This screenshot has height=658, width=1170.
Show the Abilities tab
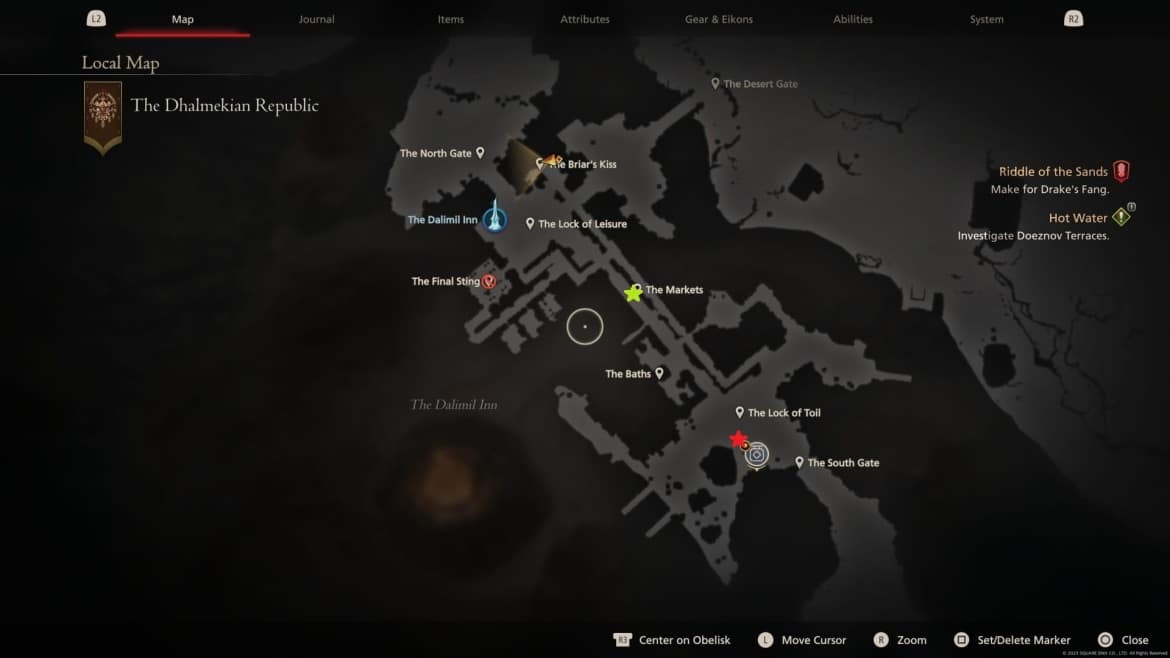[853, 19]
